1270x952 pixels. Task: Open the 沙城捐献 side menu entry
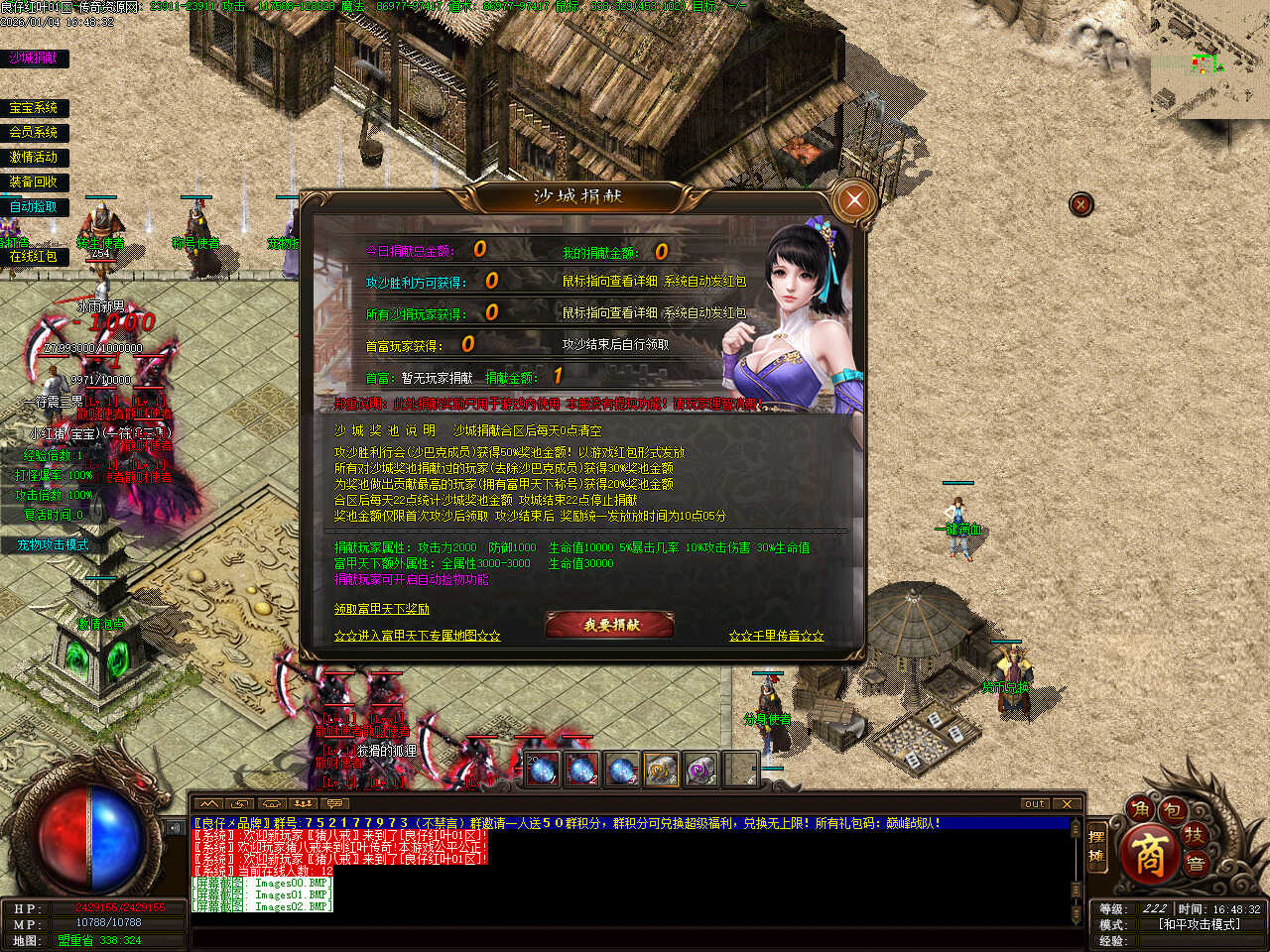coord(34,59)
